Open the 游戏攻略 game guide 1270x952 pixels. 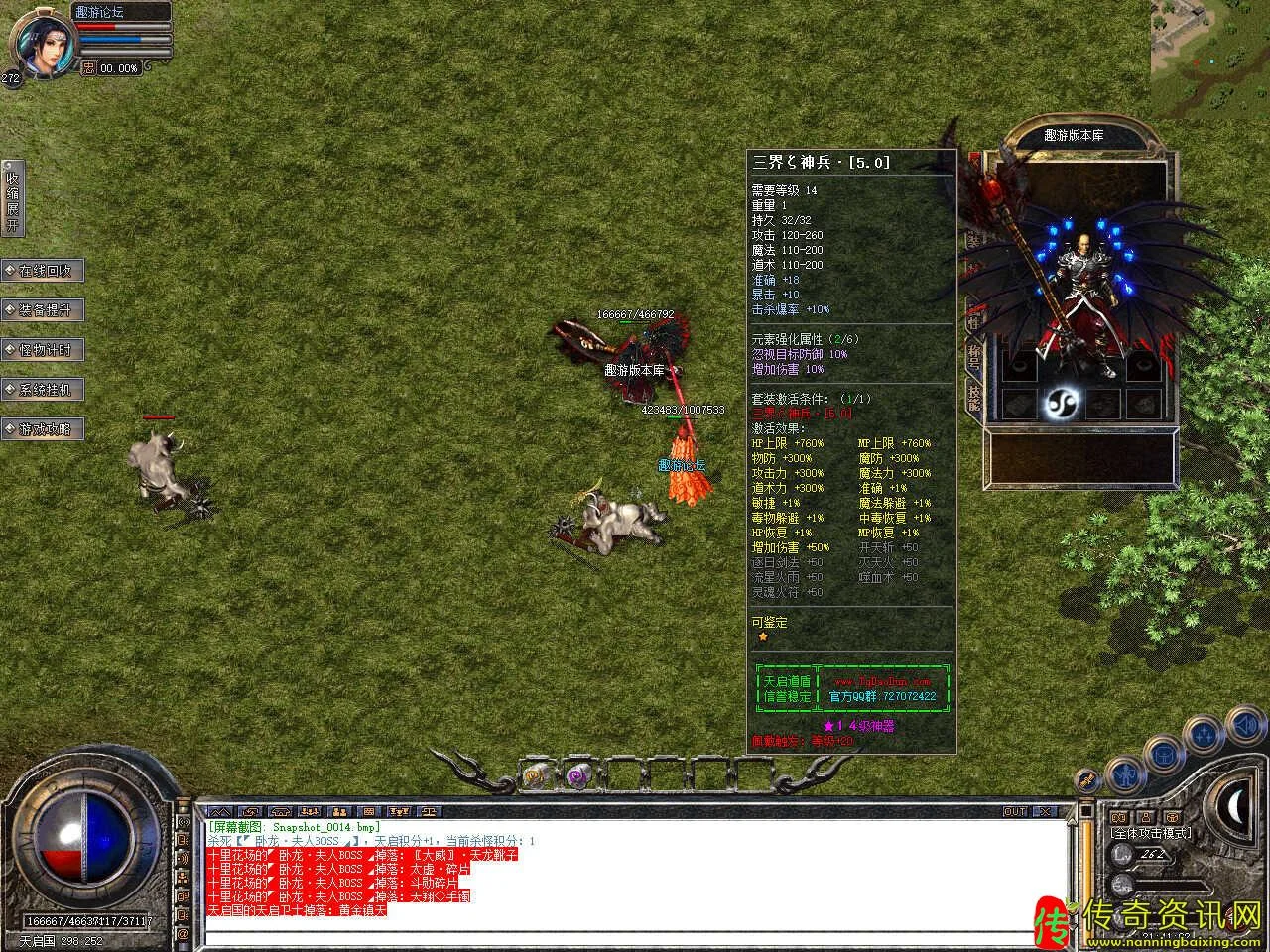(44, 429)
